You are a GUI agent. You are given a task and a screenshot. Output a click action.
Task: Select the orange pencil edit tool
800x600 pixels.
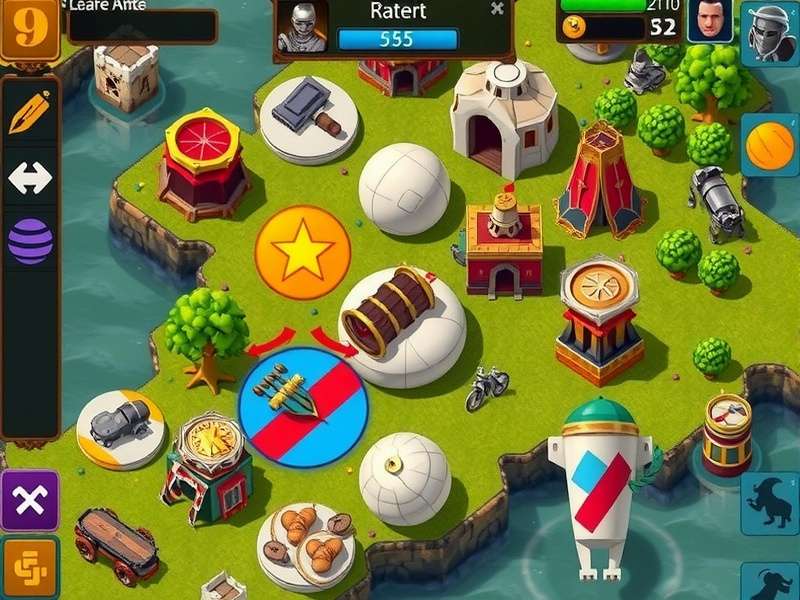(x=30, y=115)
